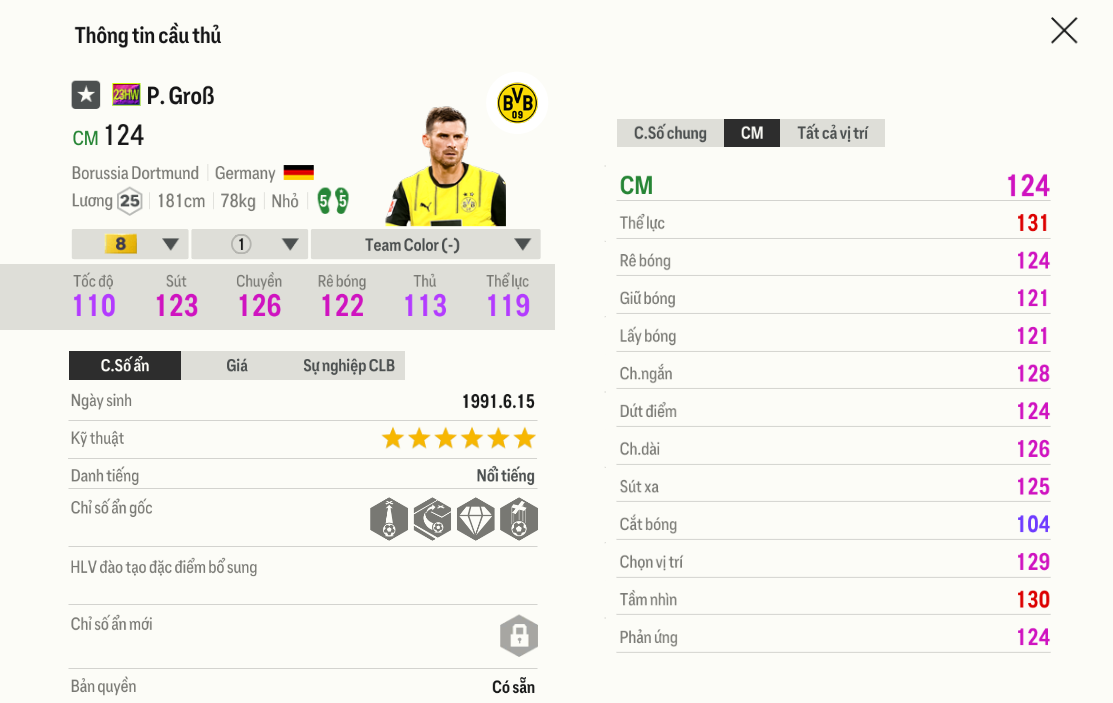The height and width of the screenshot is (703, 1113).
Task: Close the player info window
Action: click(1064, 31)
